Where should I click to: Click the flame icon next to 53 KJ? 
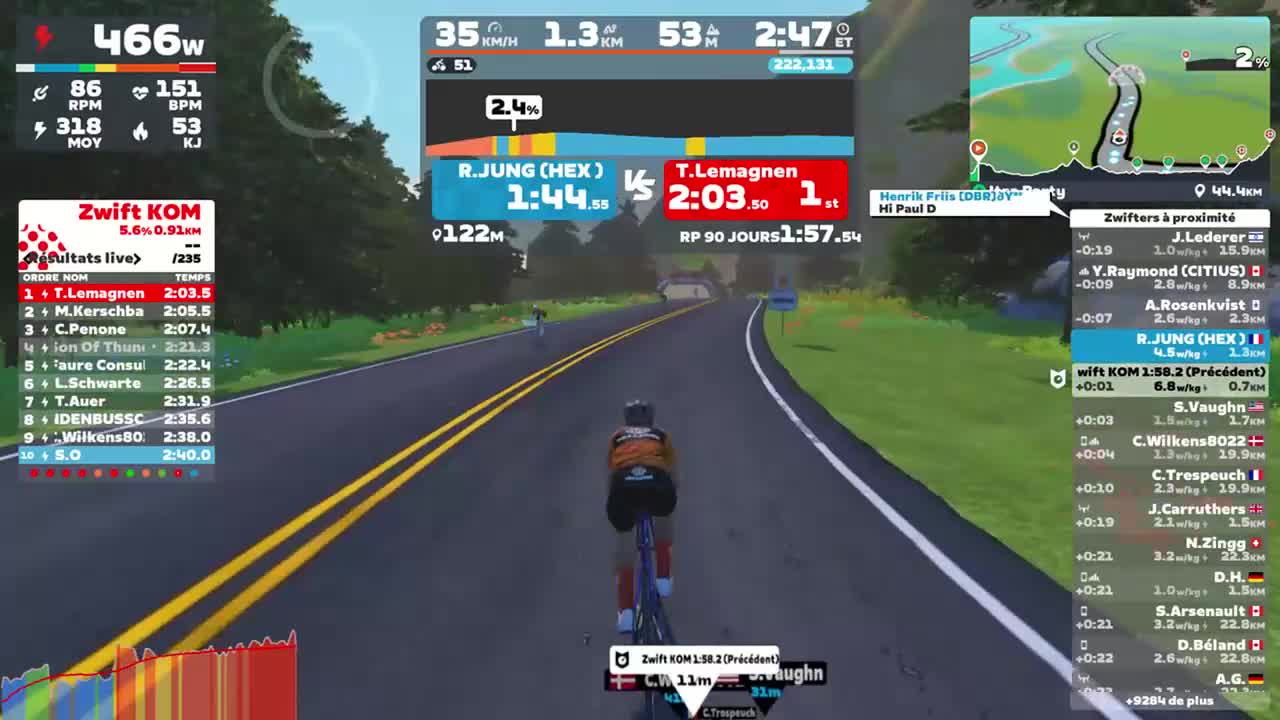click(141, 130)
